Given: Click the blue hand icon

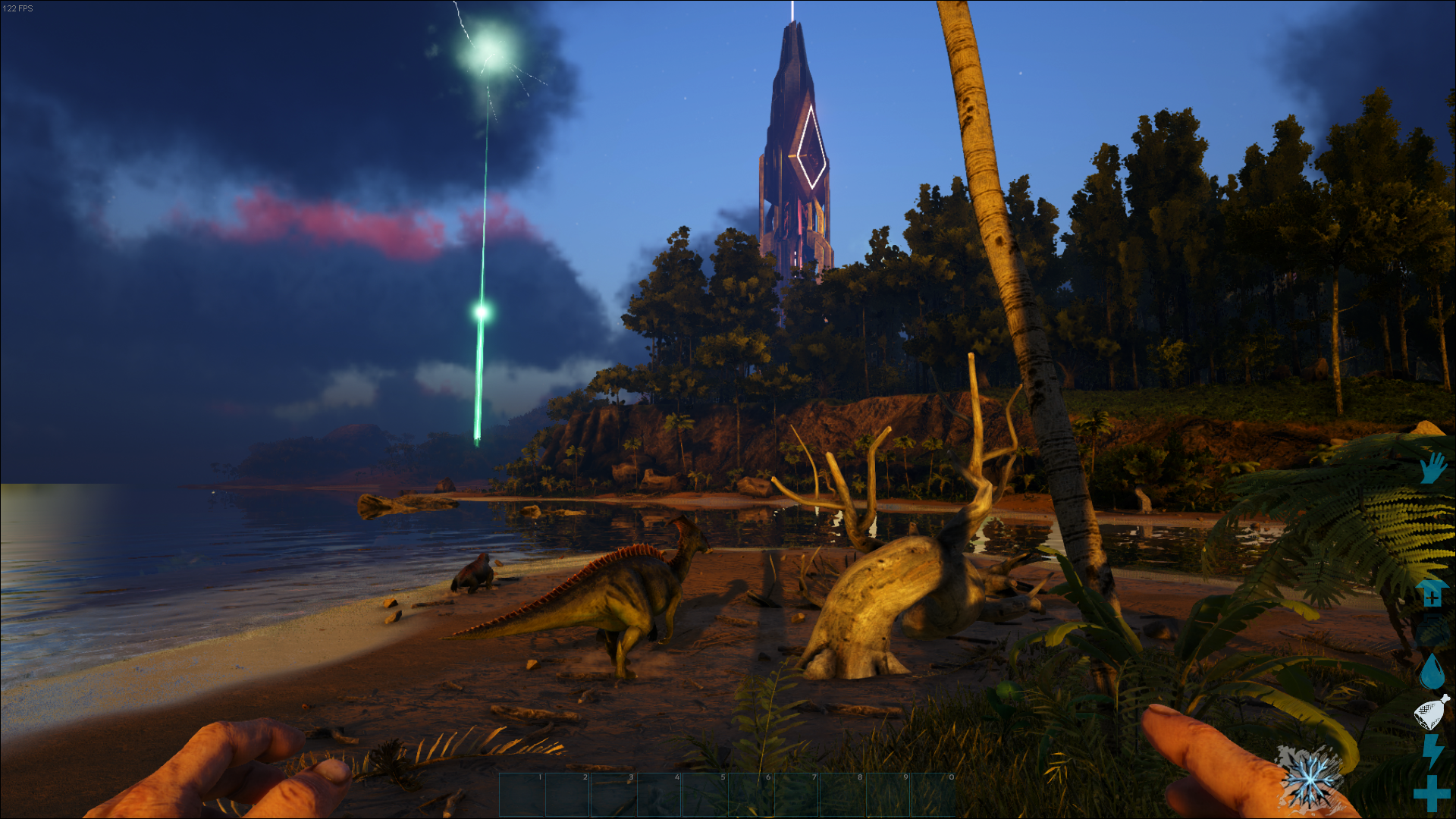Looking at the screenshot, I should pyautogui.click(x=1432, y=468).
